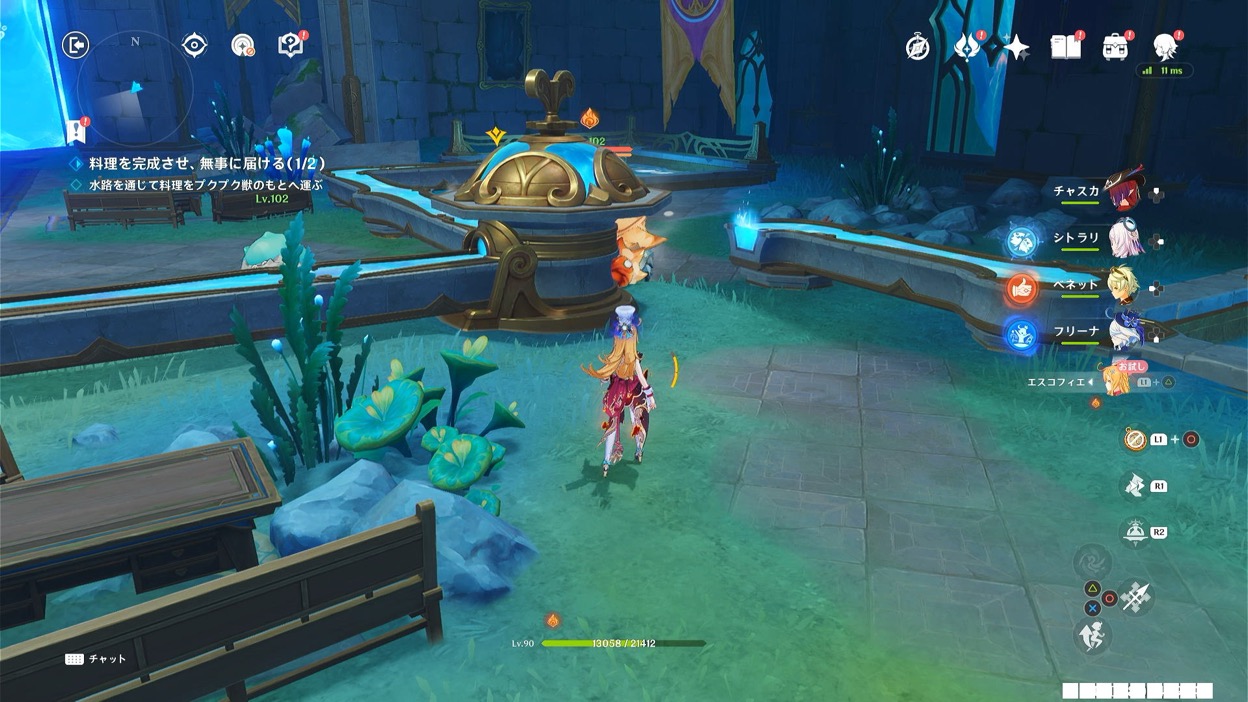Open the backpack inventory
1248x702 pixels.
click(x=1114, y=47)
